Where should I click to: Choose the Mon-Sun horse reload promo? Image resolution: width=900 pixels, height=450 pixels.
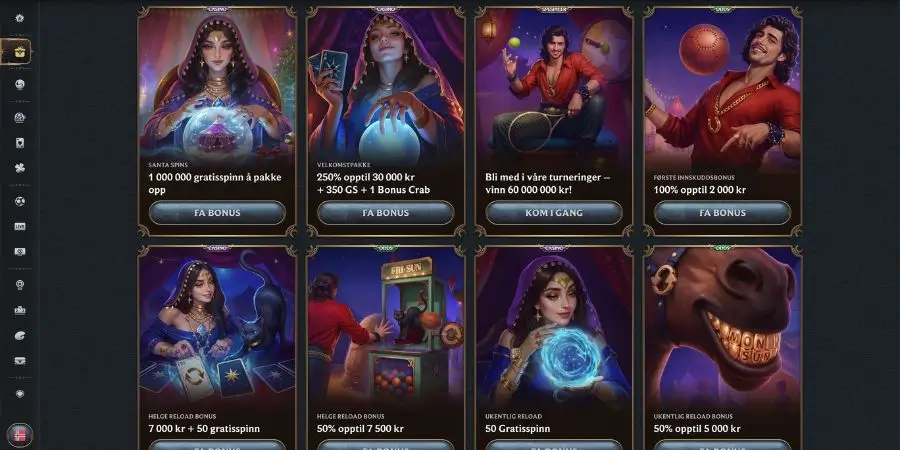[722, 330]
